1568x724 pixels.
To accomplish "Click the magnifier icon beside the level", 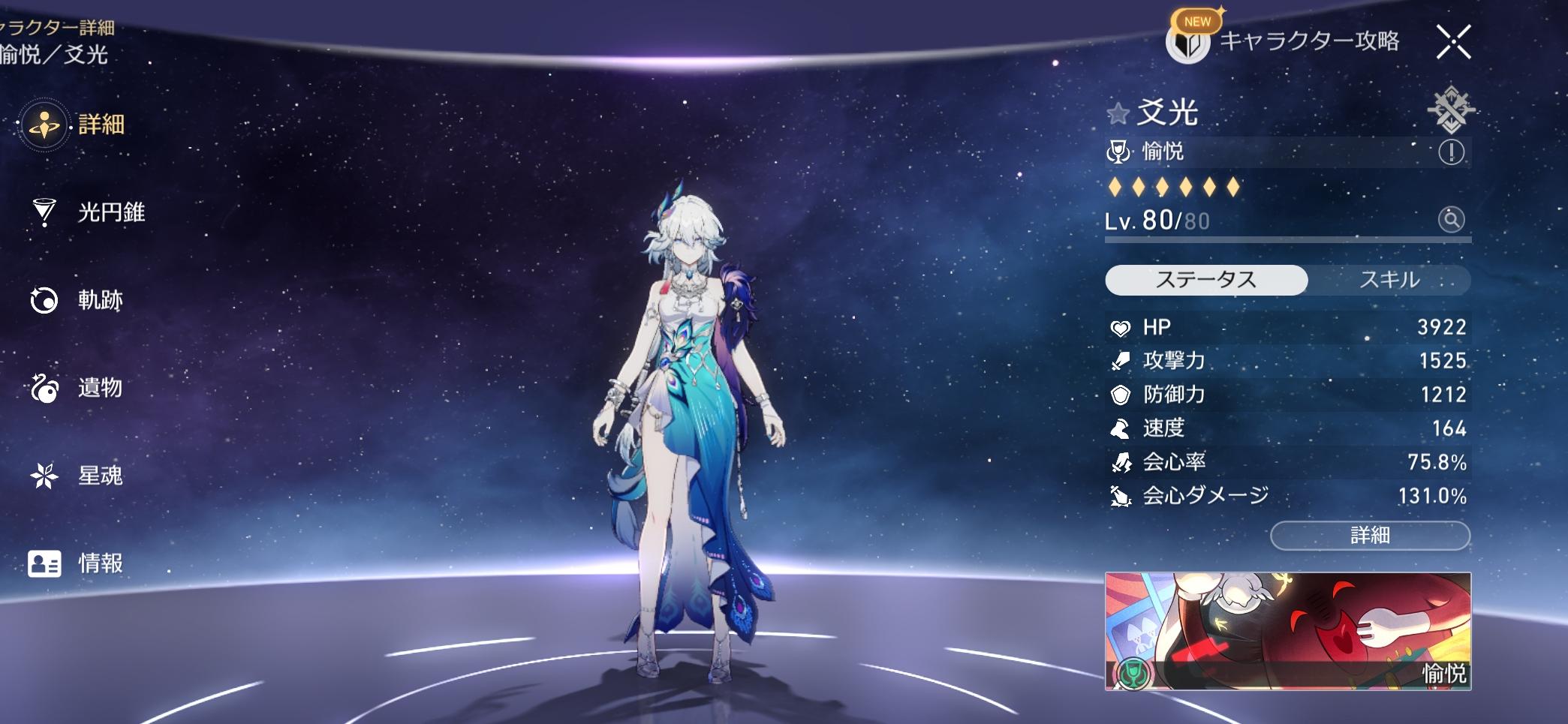I will (1451, 220).
